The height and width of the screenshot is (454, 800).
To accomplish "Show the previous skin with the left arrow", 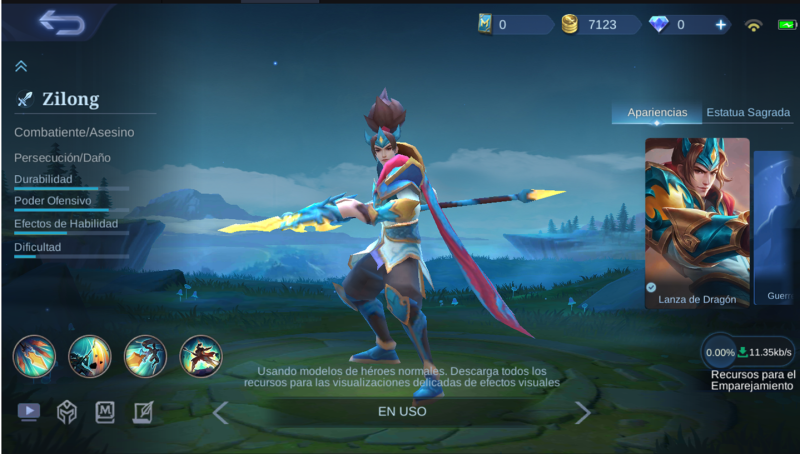I will tap(221, 412).
